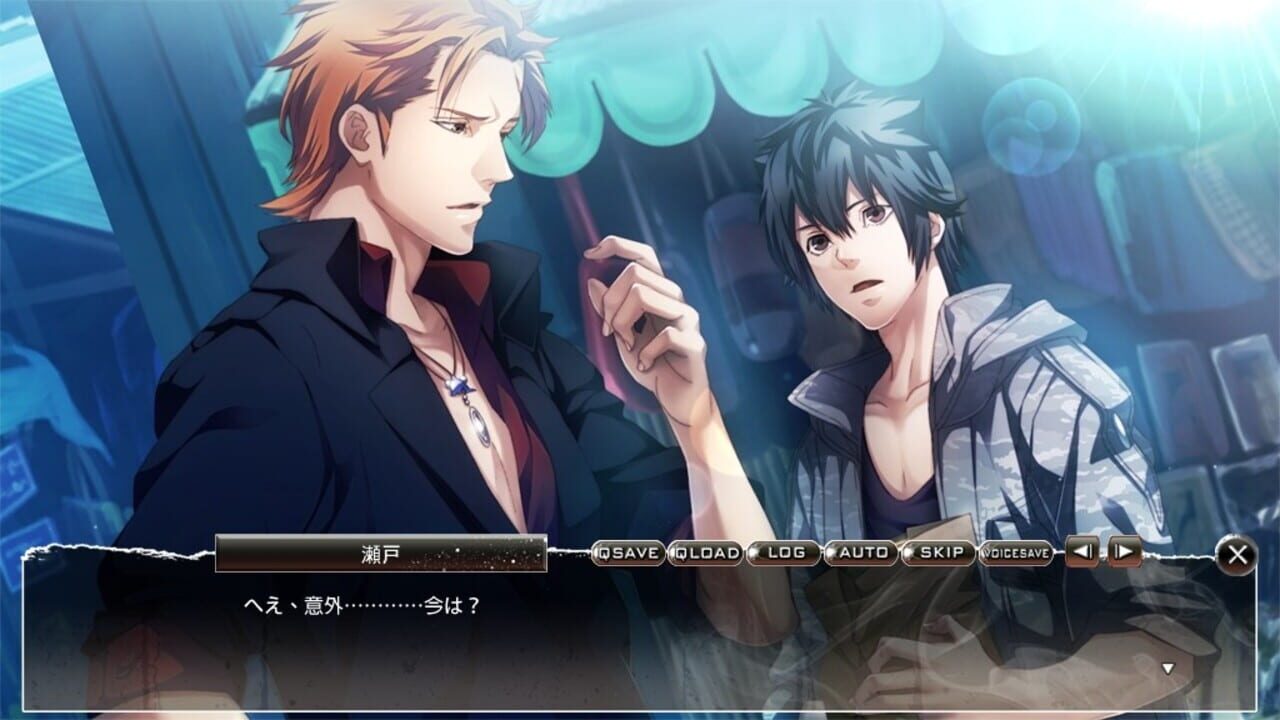Viewport: 1280px width, 720px height.
Task: Select the previous-line rewind arrow icon
Action: click(x=1081, y=551)
